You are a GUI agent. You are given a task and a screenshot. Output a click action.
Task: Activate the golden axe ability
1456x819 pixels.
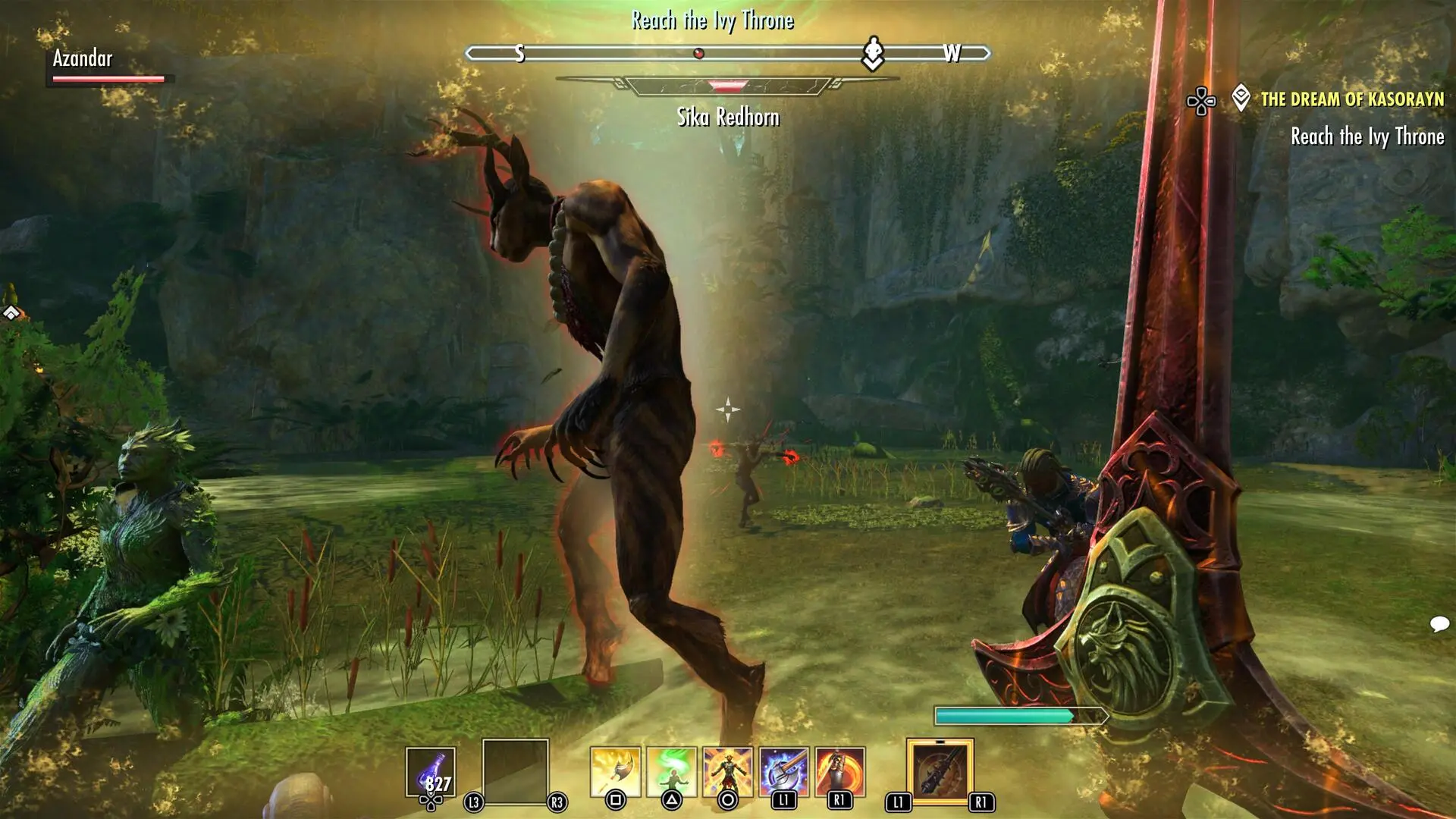615,771
